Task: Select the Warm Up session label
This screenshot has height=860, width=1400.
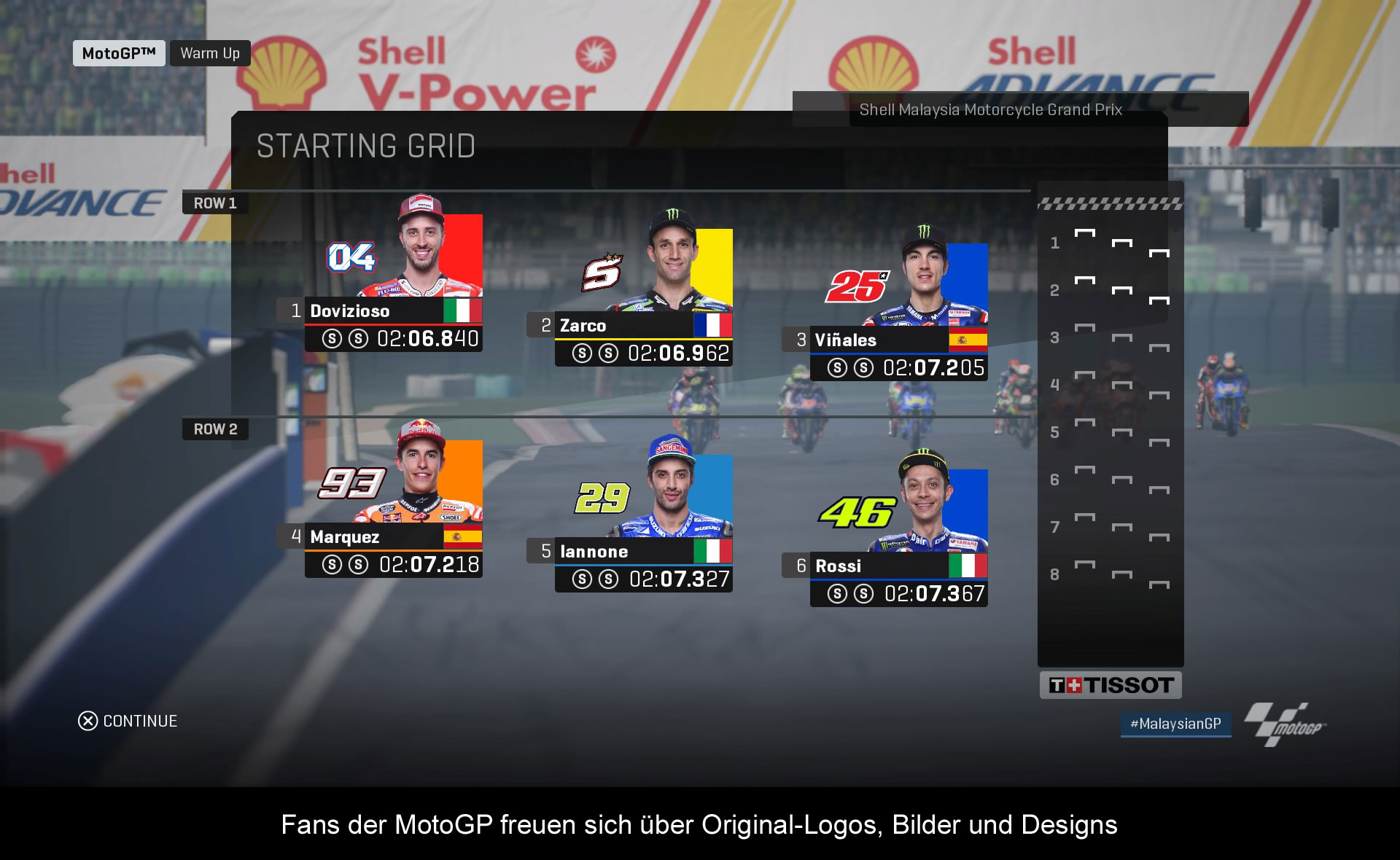Action: (x=210, y=53)
